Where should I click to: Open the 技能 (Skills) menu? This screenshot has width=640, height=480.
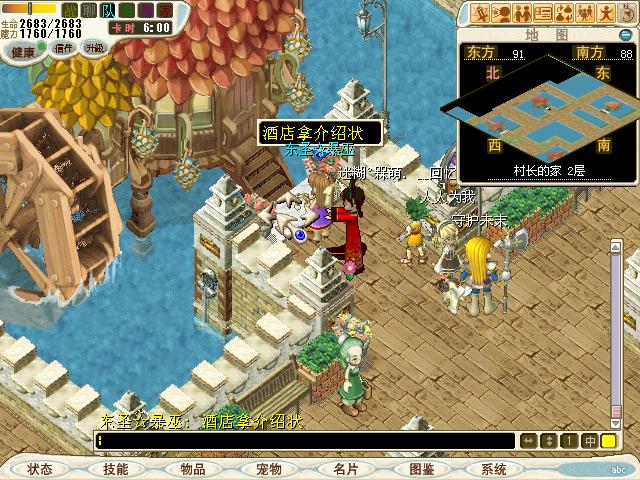115,468
